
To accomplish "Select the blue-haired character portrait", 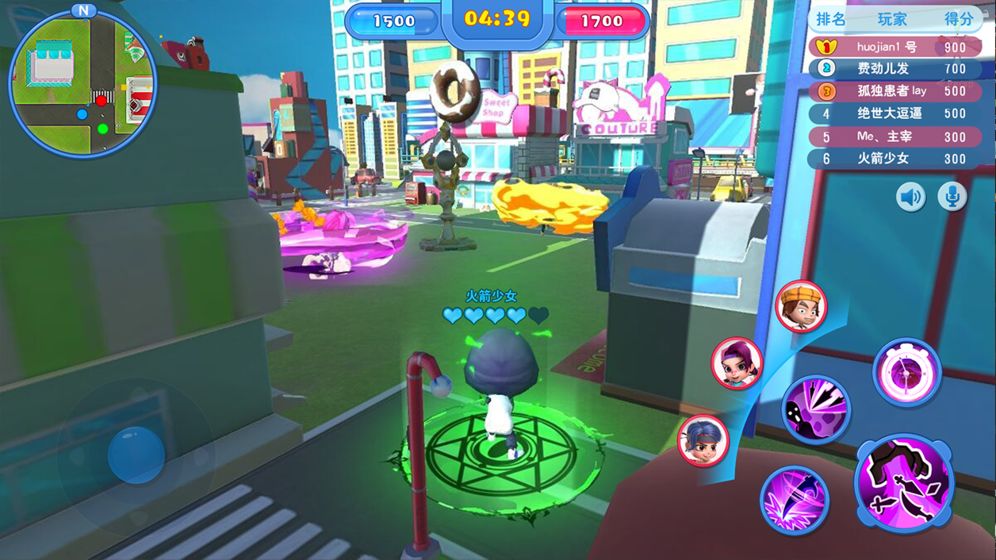I will (703, 440).
